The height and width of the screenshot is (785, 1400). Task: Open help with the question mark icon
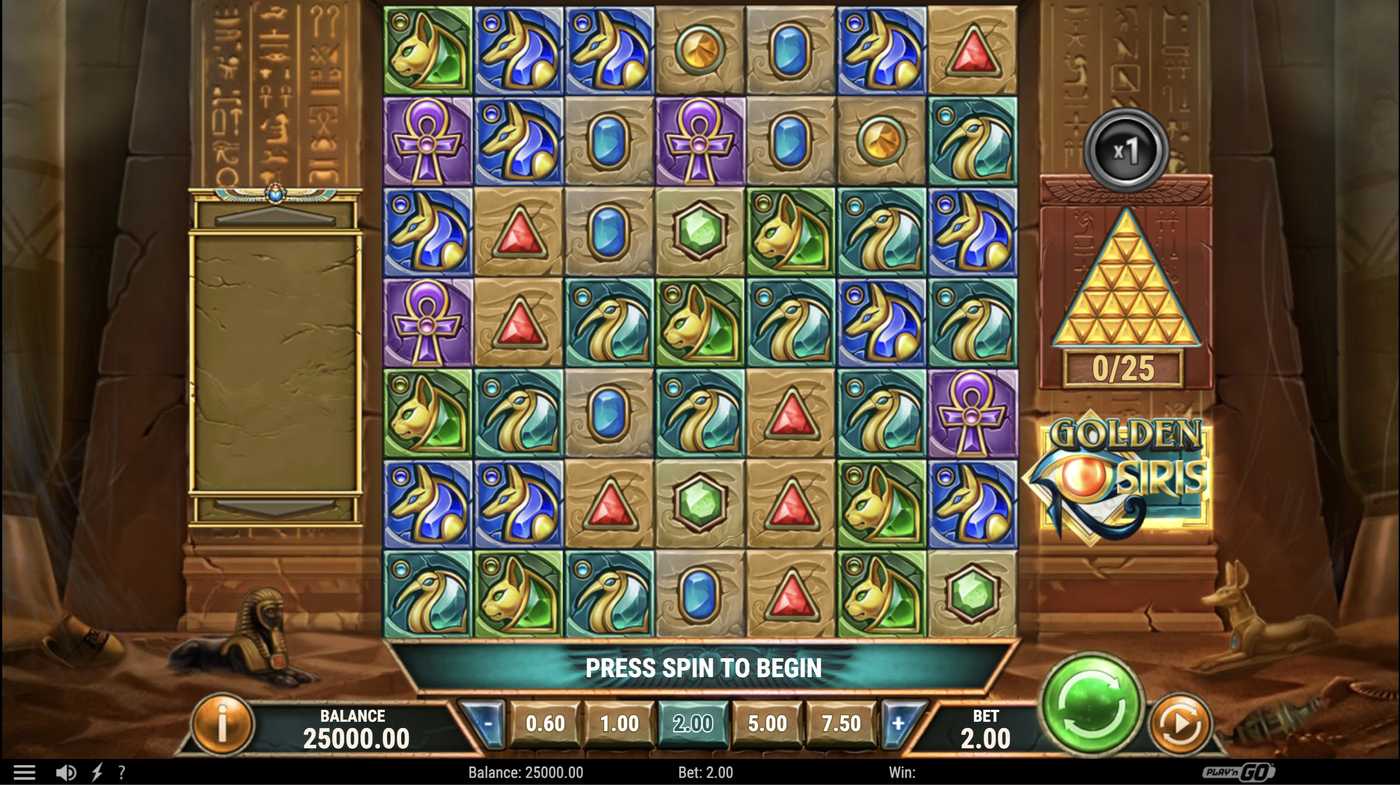pos(122,772)
